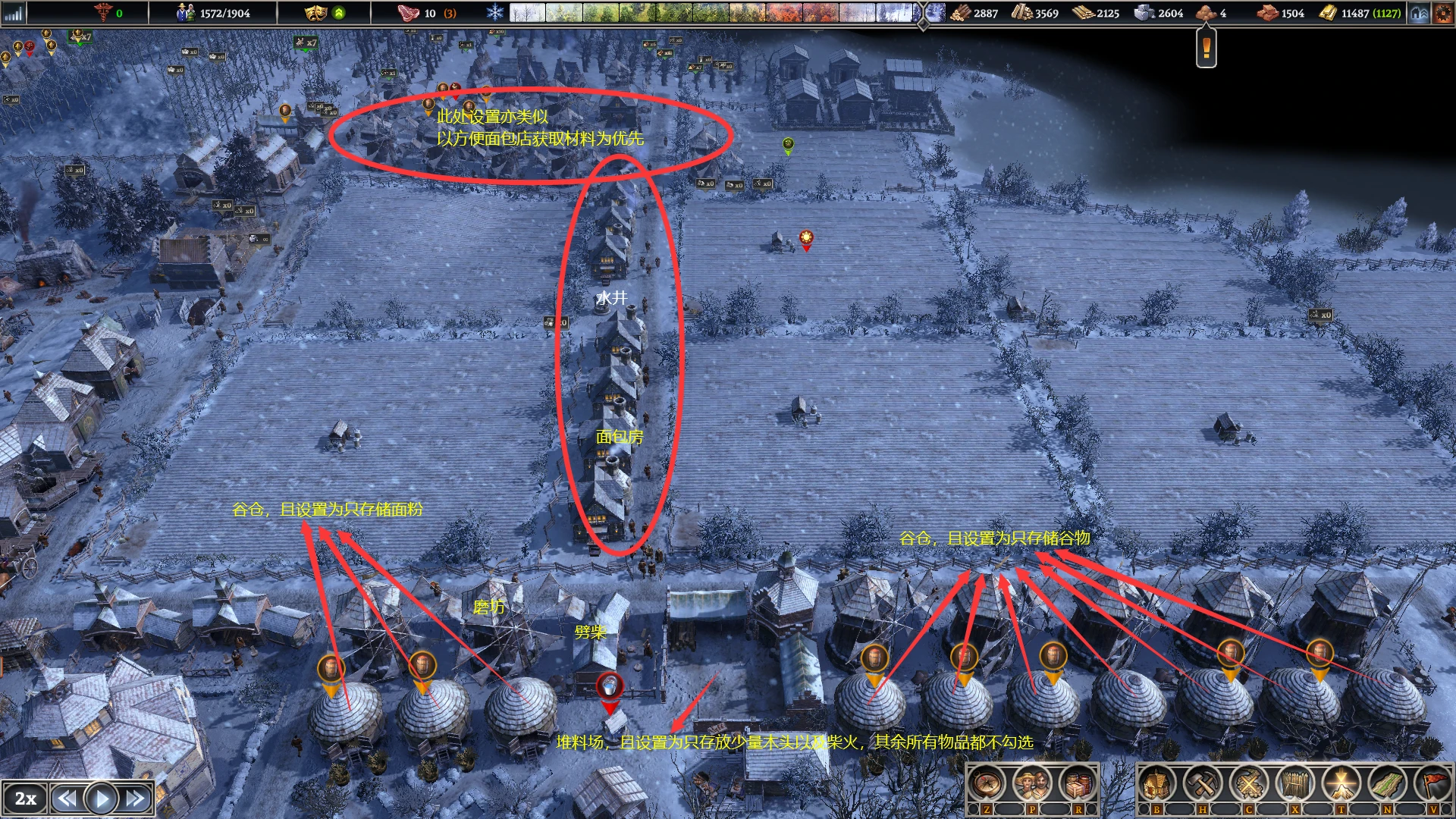Slow down the game speed
1456x819 pixels.
[67, 799]
